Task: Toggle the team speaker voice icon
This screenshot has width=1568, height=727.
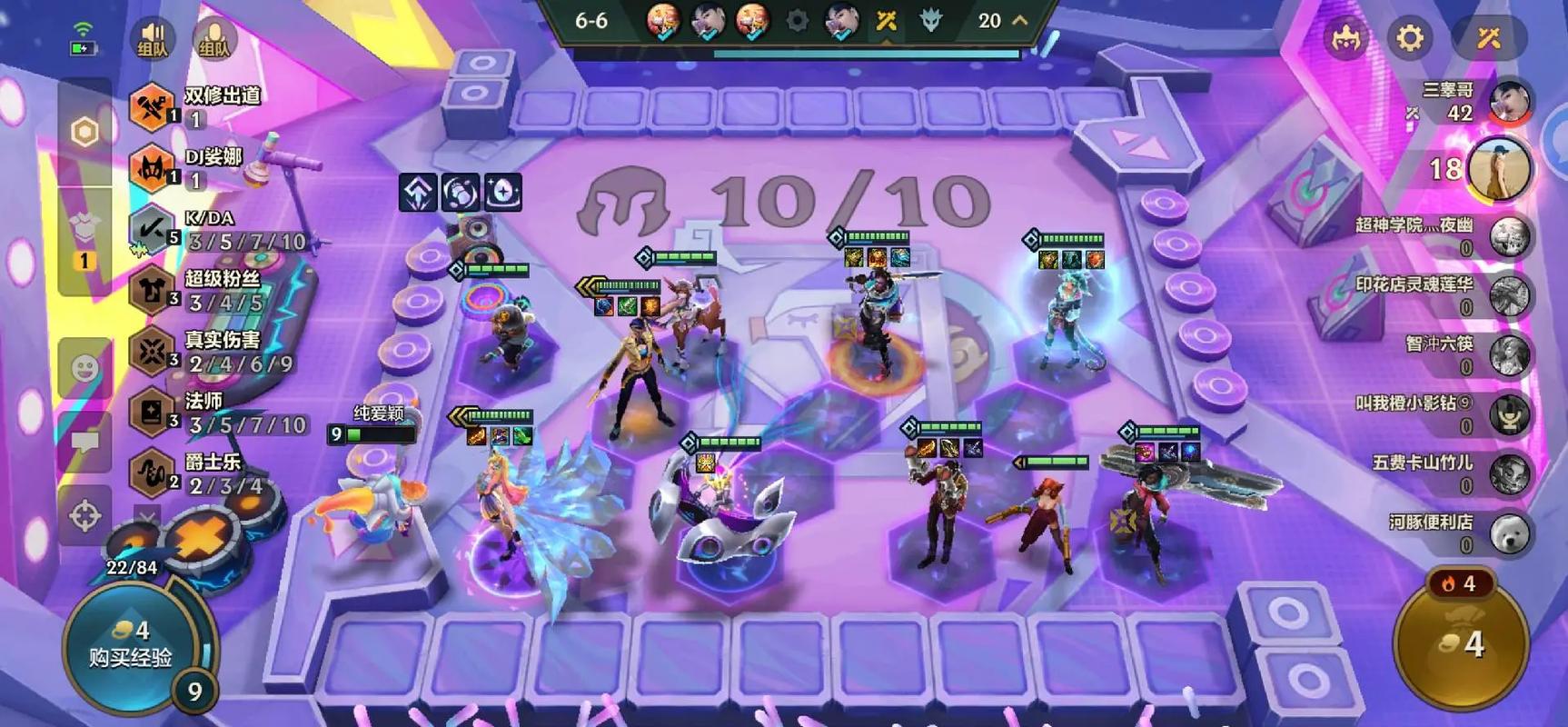Action: tap(152, 39)
